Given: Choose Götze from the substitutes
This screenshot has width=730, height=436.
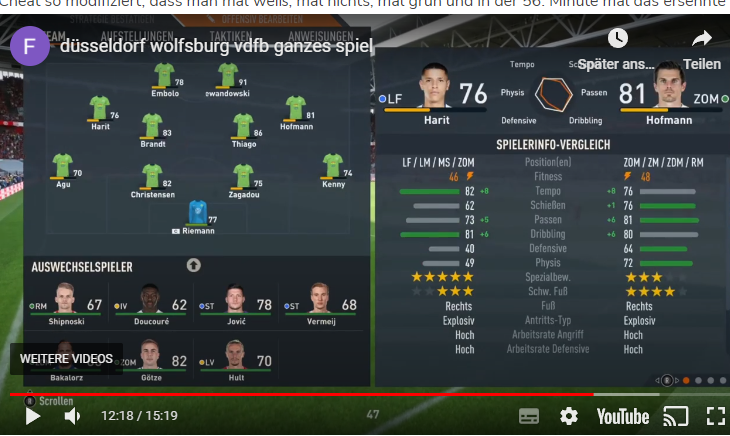Looking at the screenshot, I should point(151,357).
